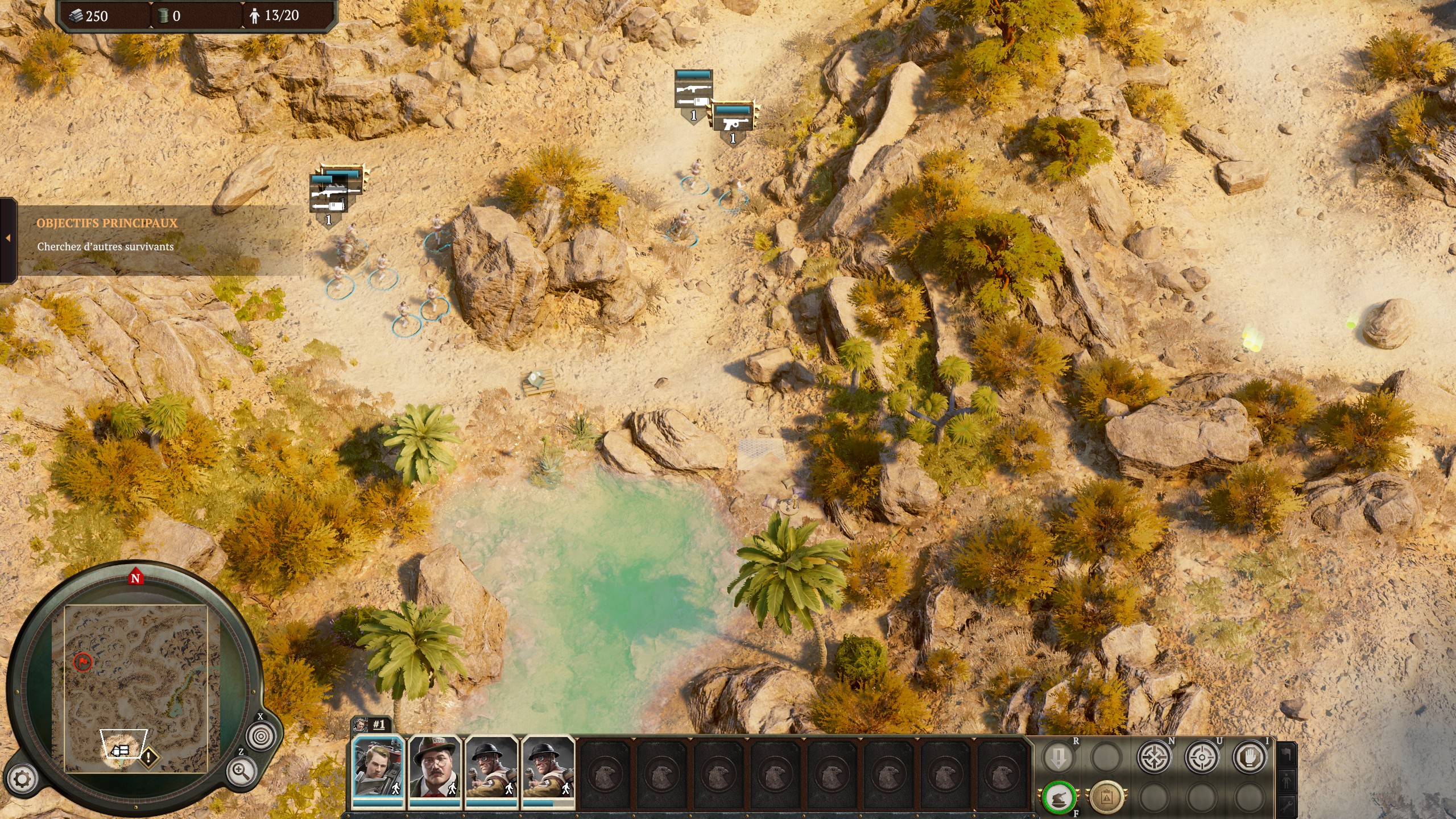Viewport: 1456px width, 819px height.
Task: Click the minimap magnifier zoom button
Action: [x=240, y=771]
